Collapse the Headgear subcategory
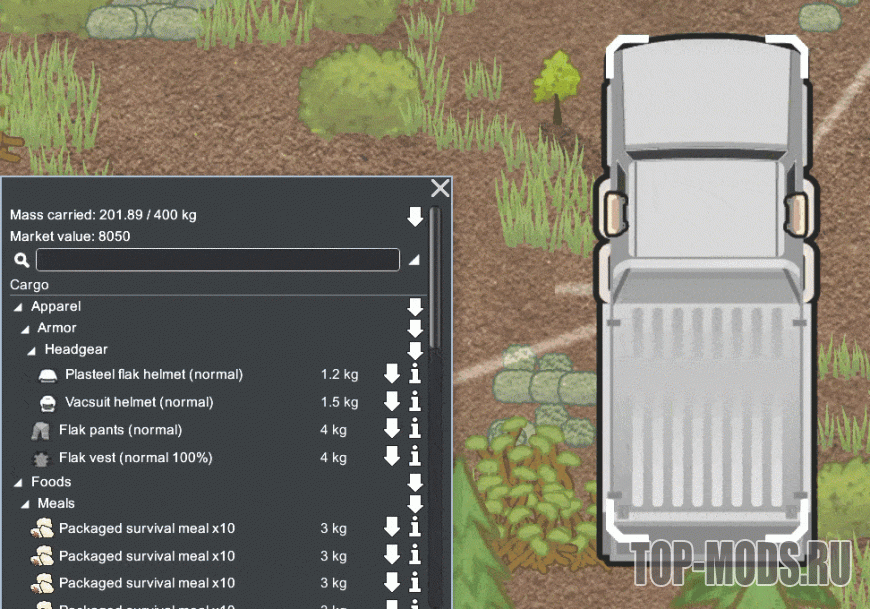 pos(32,351)
